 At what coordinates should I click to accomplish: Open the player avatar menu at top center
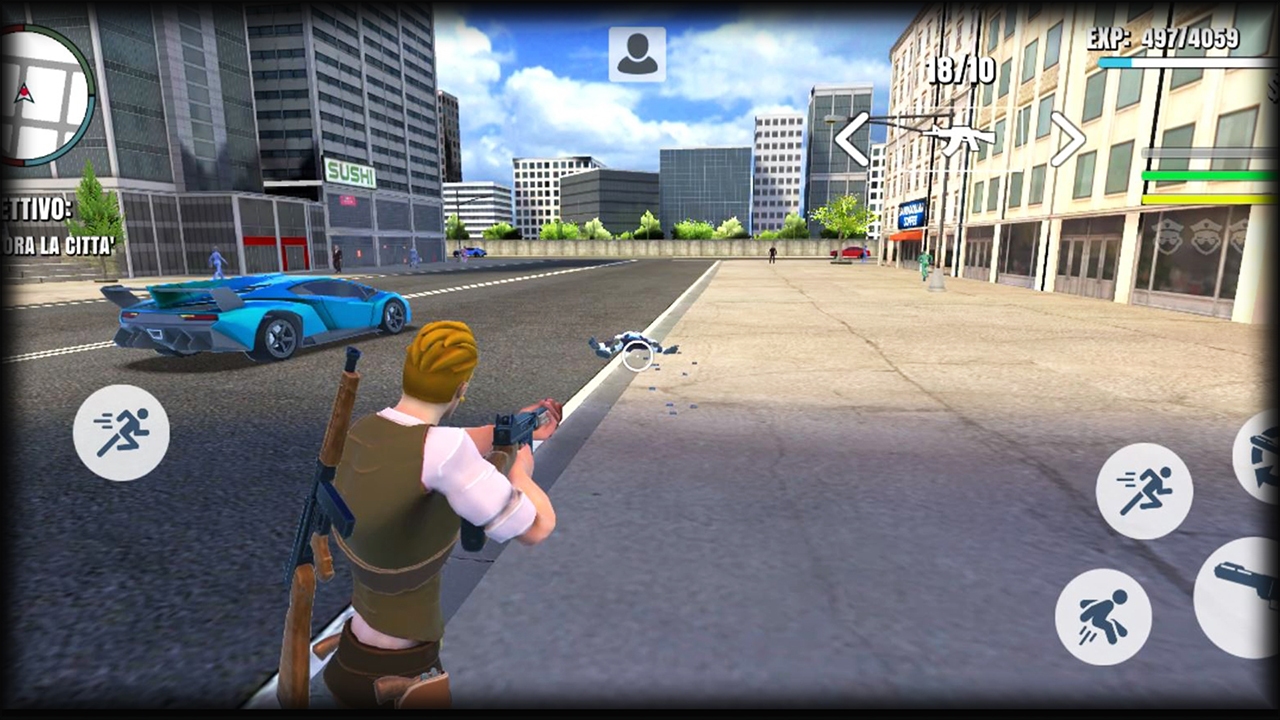tap(637, 53)
